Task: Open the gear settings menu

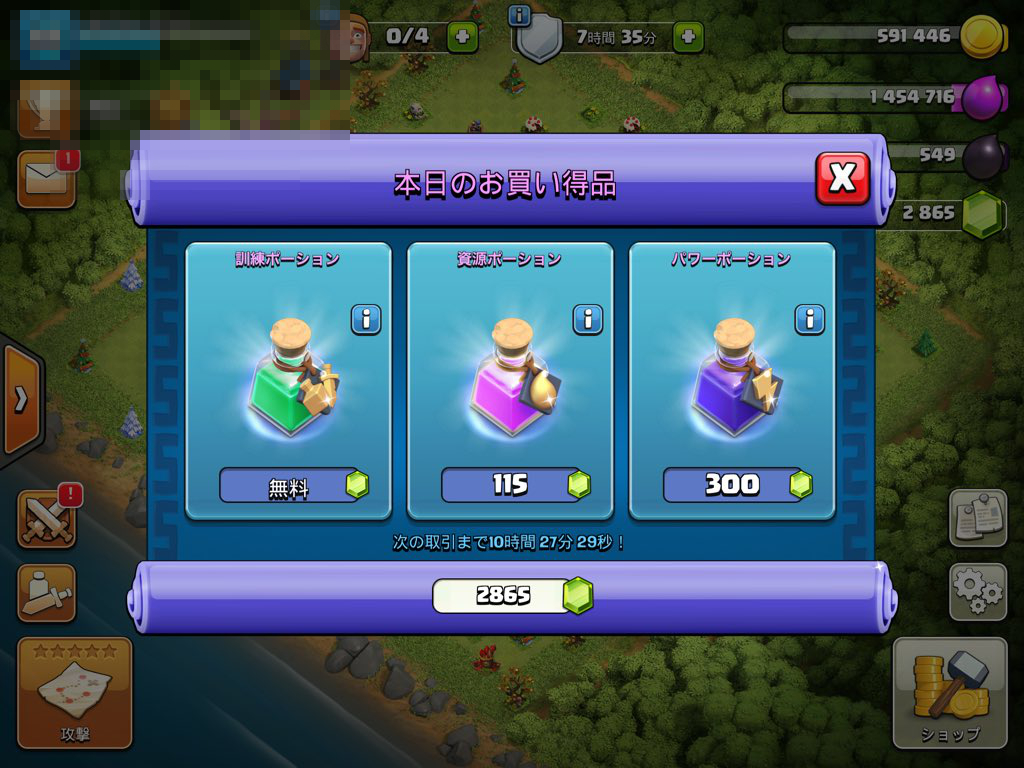Action: [976, 590]
